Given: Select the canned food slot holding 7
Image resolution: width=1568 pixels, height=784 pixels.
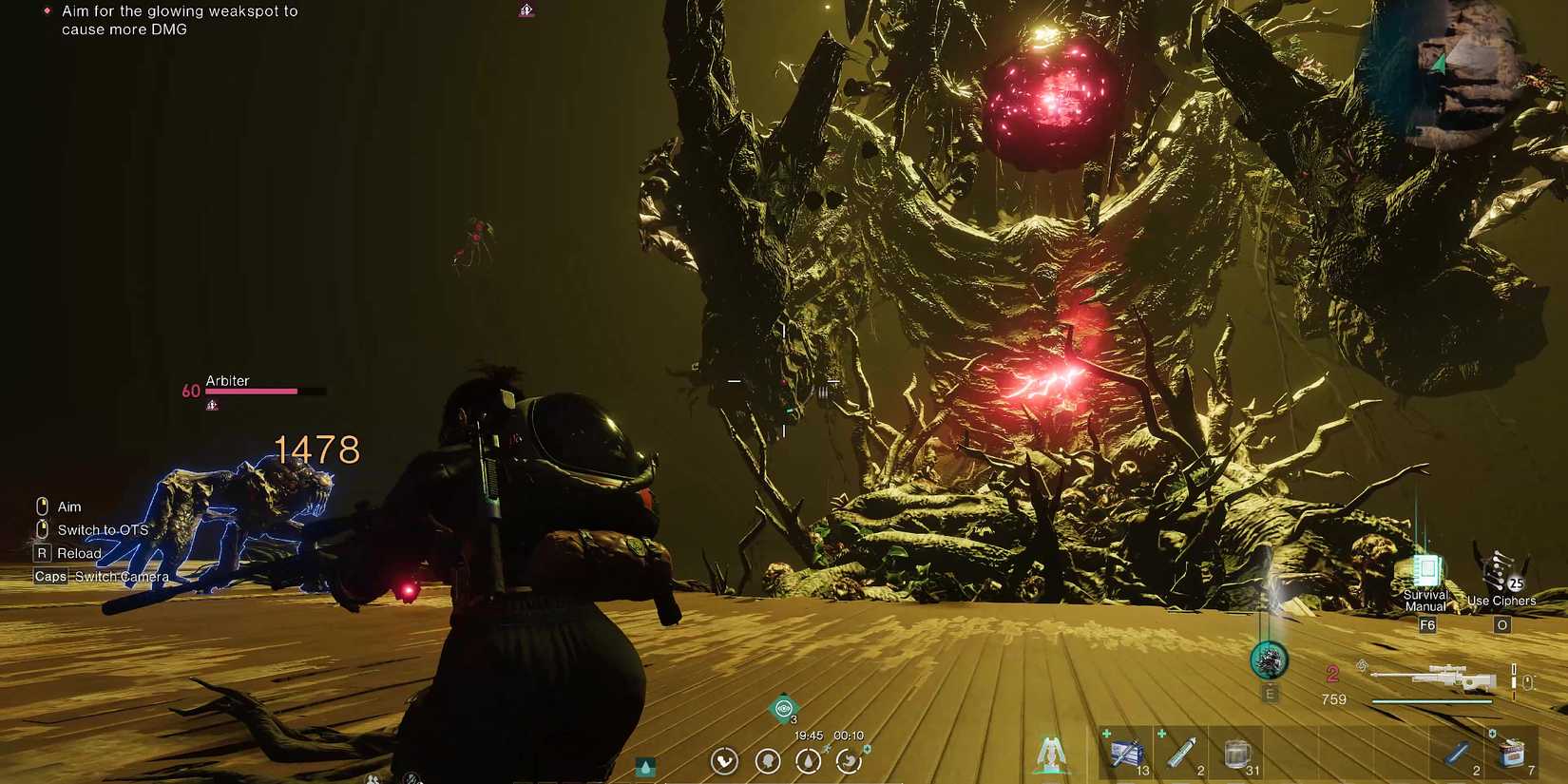Looking at the screenshot, I should click(x=1514, y=753).
